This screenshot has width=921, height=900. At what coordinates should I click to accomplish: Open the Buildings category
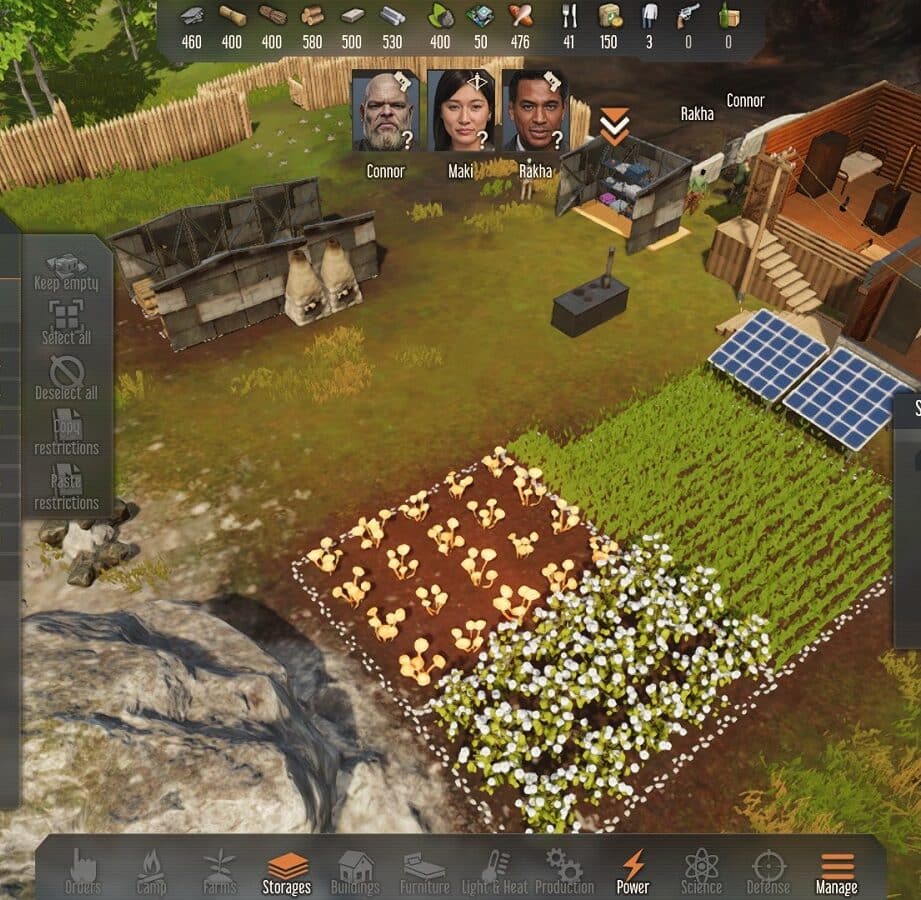point(355,870)
